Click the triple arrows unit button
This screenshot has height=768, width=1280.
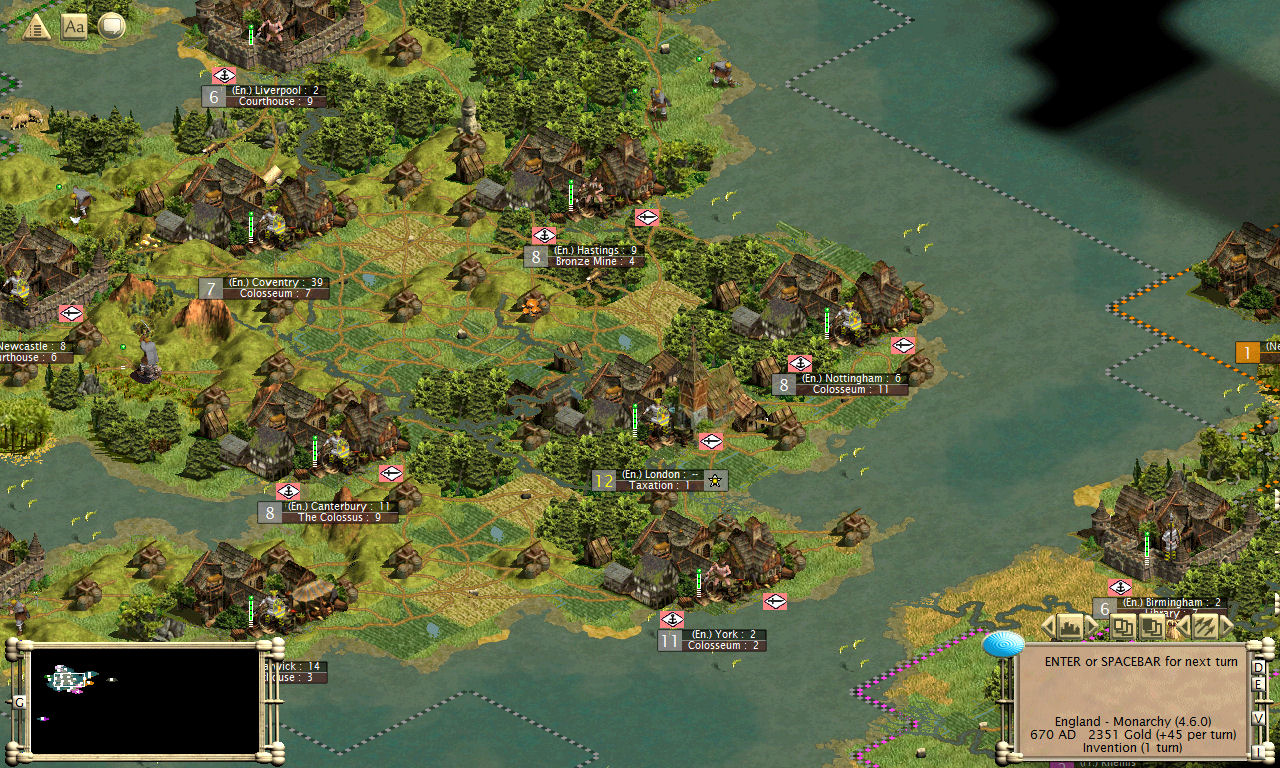point(1204,627)
